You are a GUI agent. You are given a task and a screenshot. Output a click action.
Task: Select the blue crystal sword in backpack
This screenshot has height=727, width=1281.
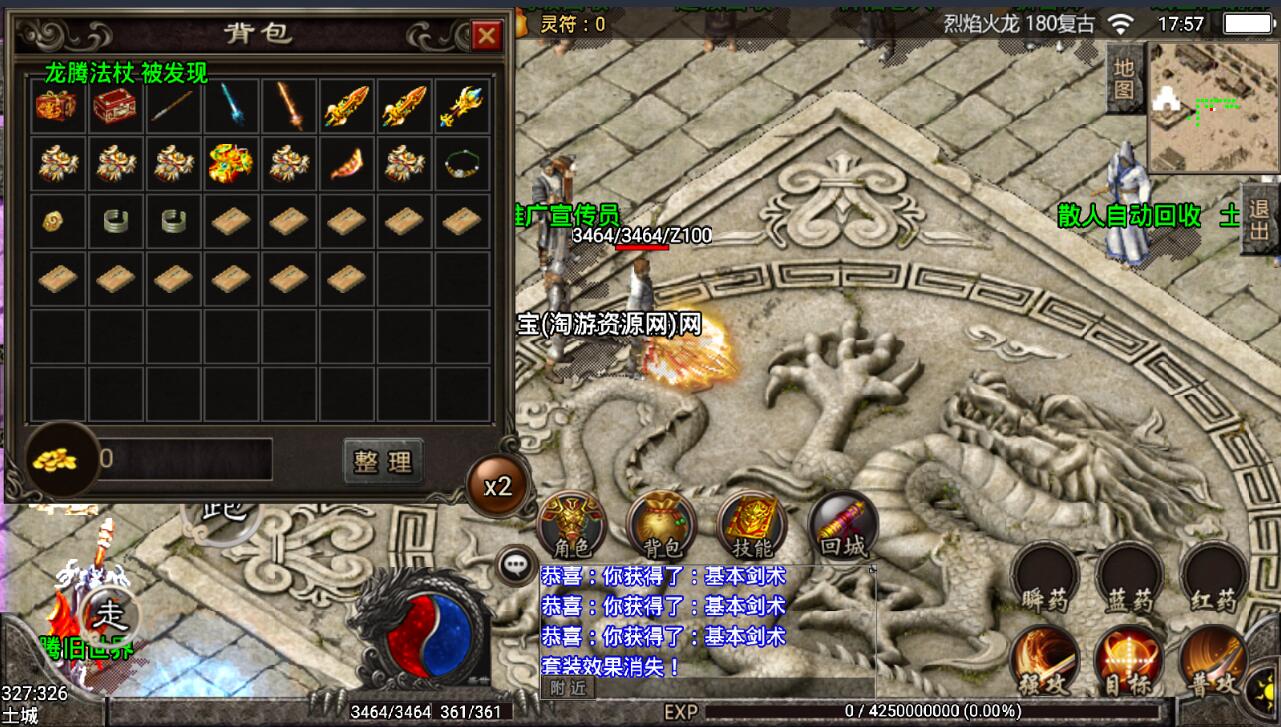pos(232,105)
